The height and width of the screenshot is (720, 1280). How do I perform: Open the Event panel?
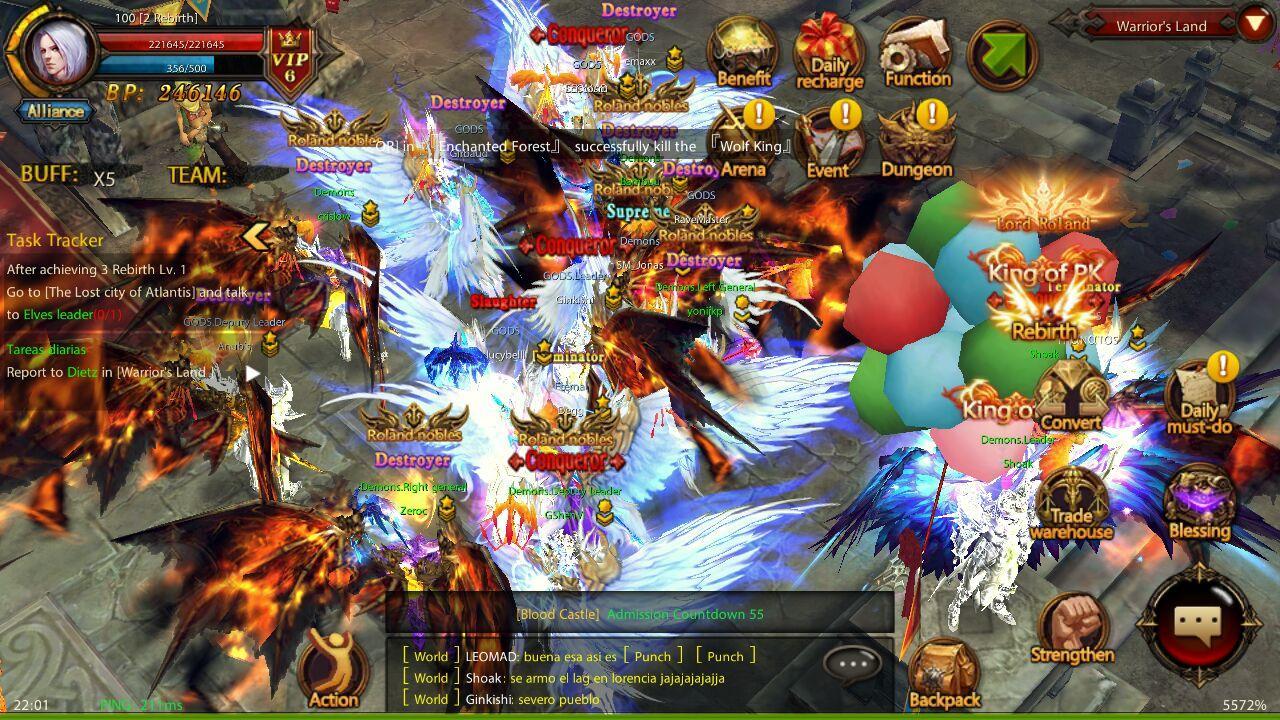[828, 143]
